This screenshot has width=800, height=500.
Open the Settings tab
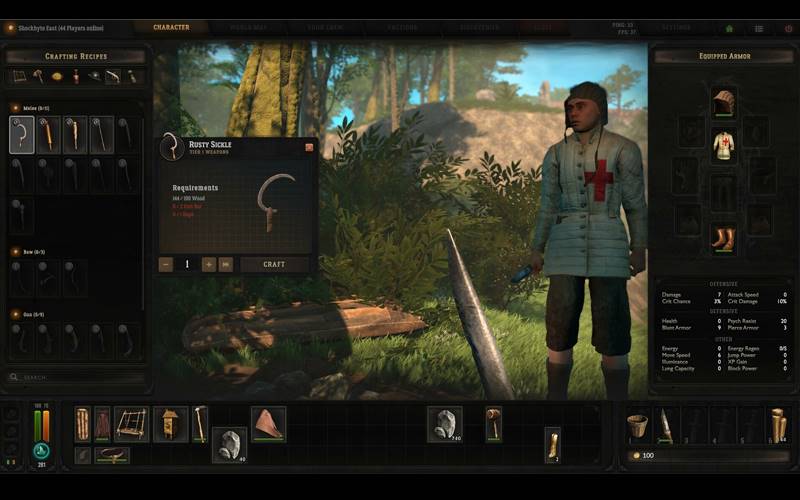[704, 28]
